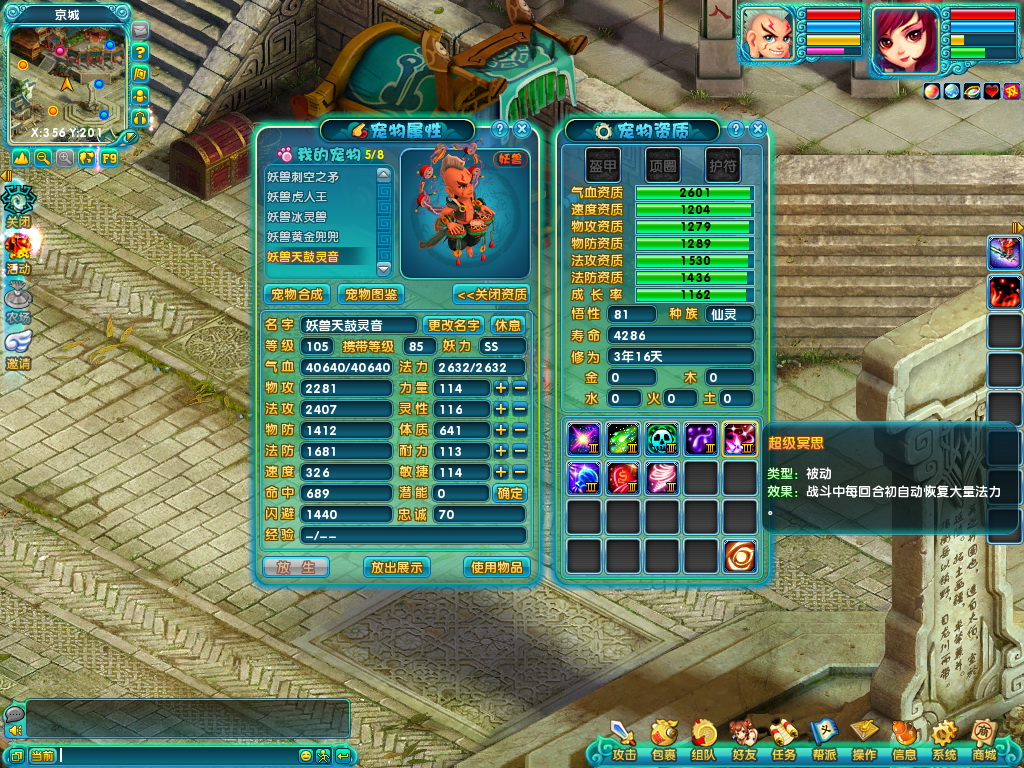1024x768 pixels.
Task: Open 使用物品 to use an item
Action: [x=496, y=567]
